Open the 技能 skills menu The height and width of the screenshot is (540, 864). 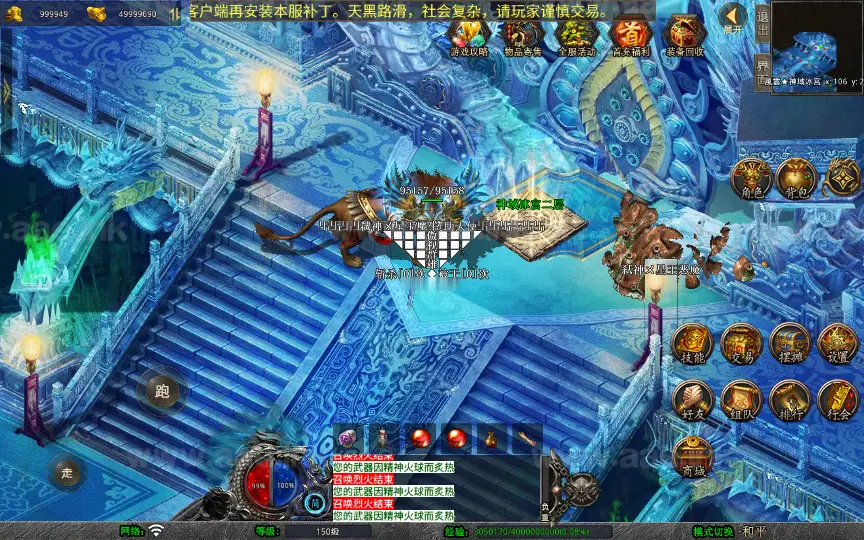(x=692, y=344)
